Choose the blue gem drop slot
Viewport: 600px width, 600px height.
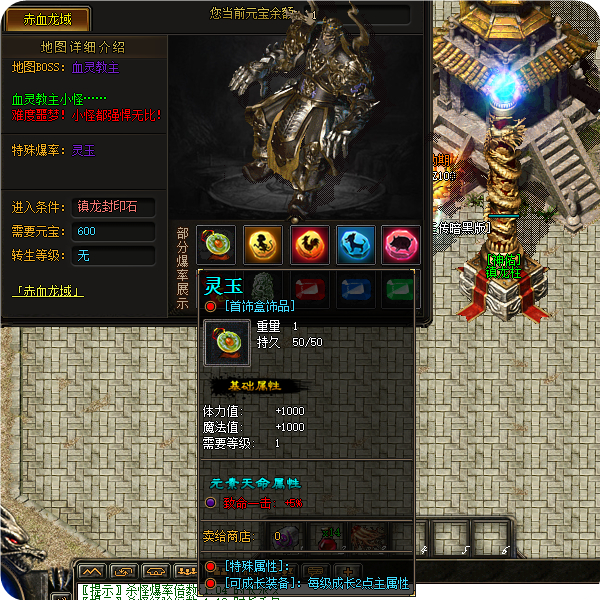click(x=356, y=290)
